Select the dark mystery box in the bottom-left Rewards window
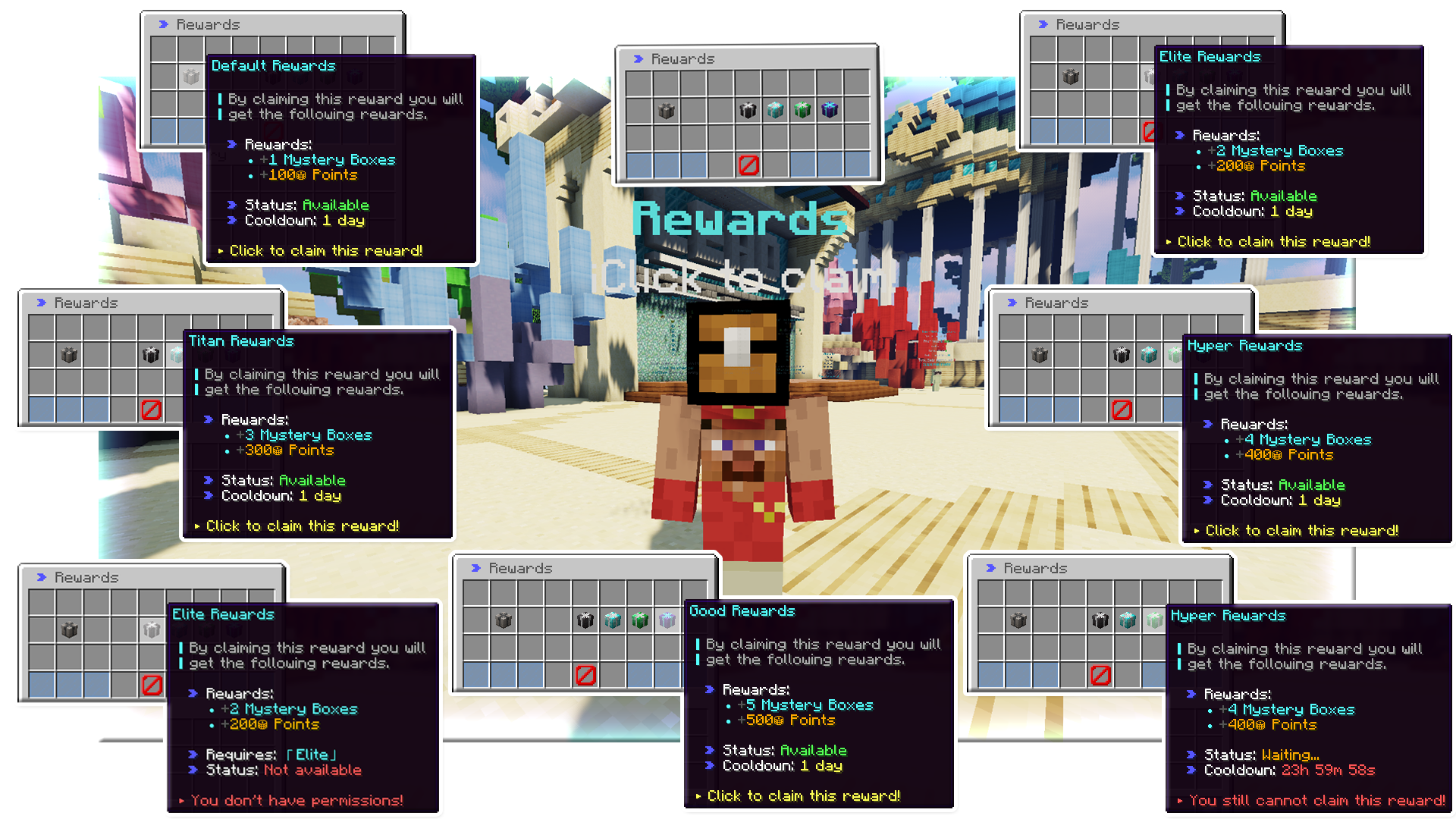 pyautogui.click(x=68, y=628)
